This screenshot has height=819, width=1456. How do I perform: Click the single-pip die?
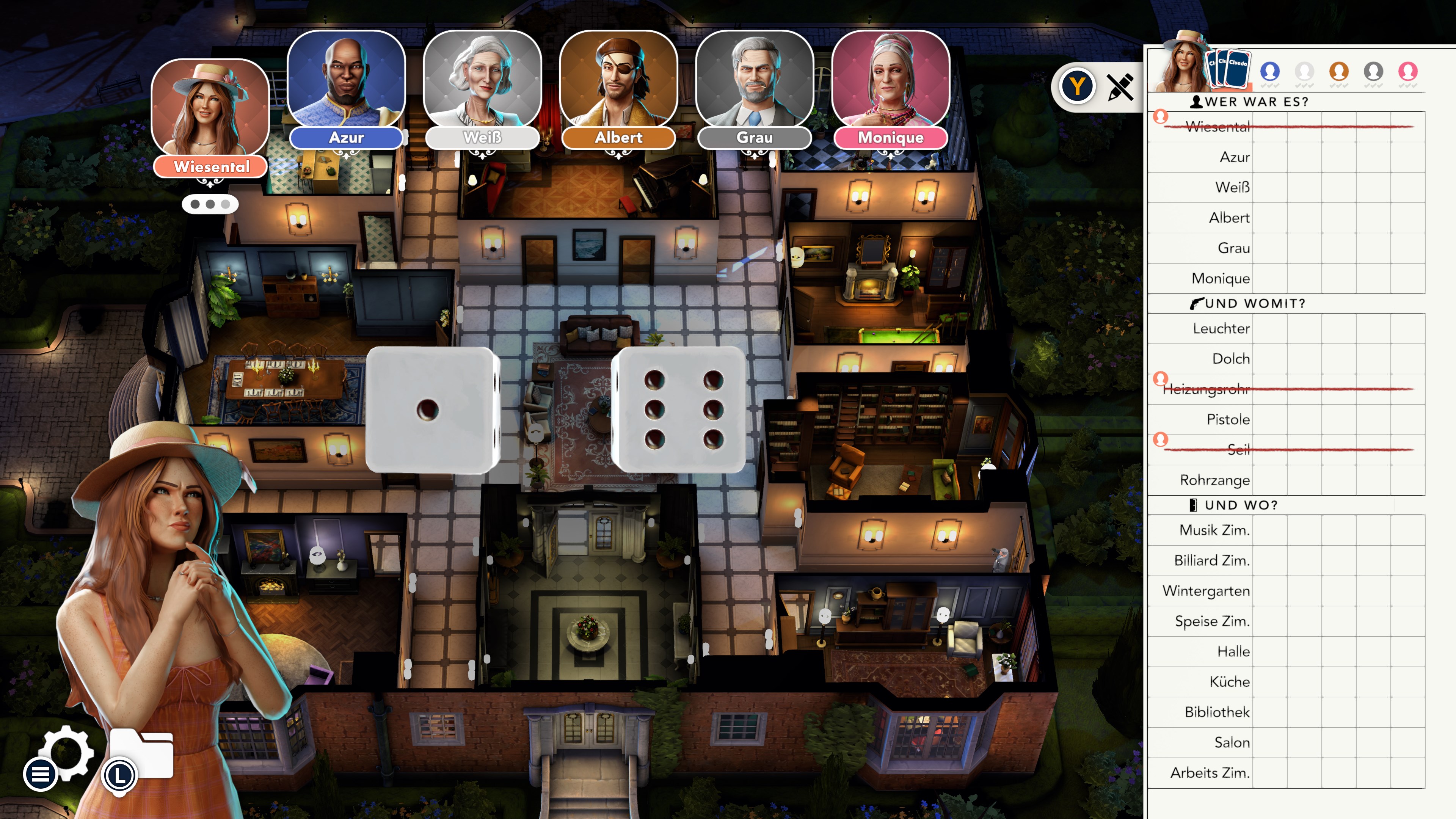point(432,410)
